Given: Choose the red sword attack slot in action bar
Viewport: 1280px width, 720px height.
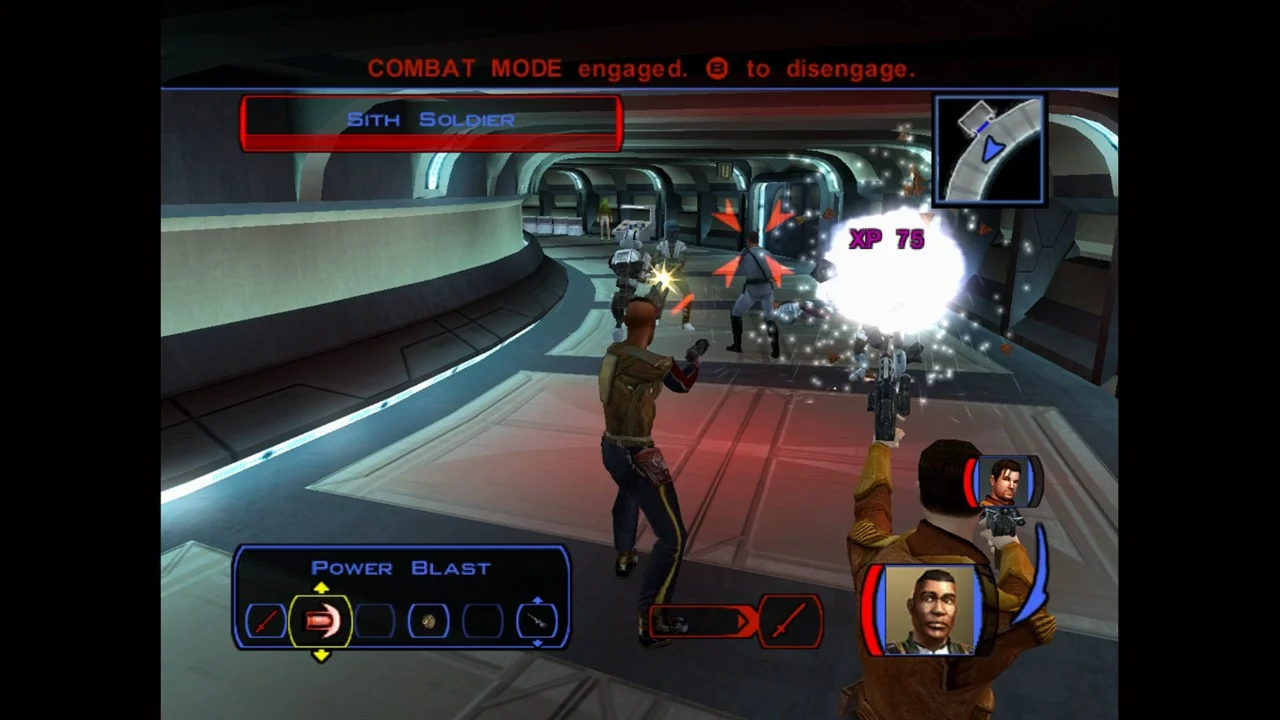Looking at the screenshot, I should coord(265,622).
